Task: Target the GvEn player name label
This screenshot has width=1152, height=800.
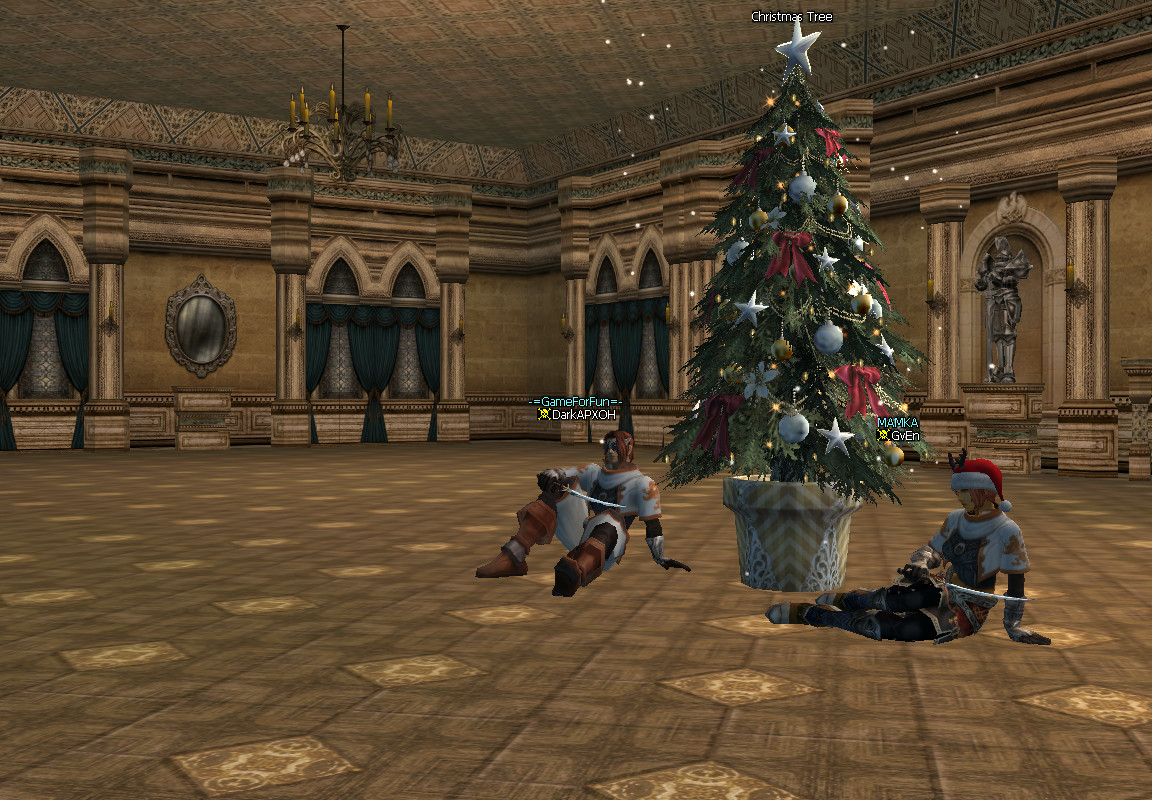Action: click(x=904, y=435)
